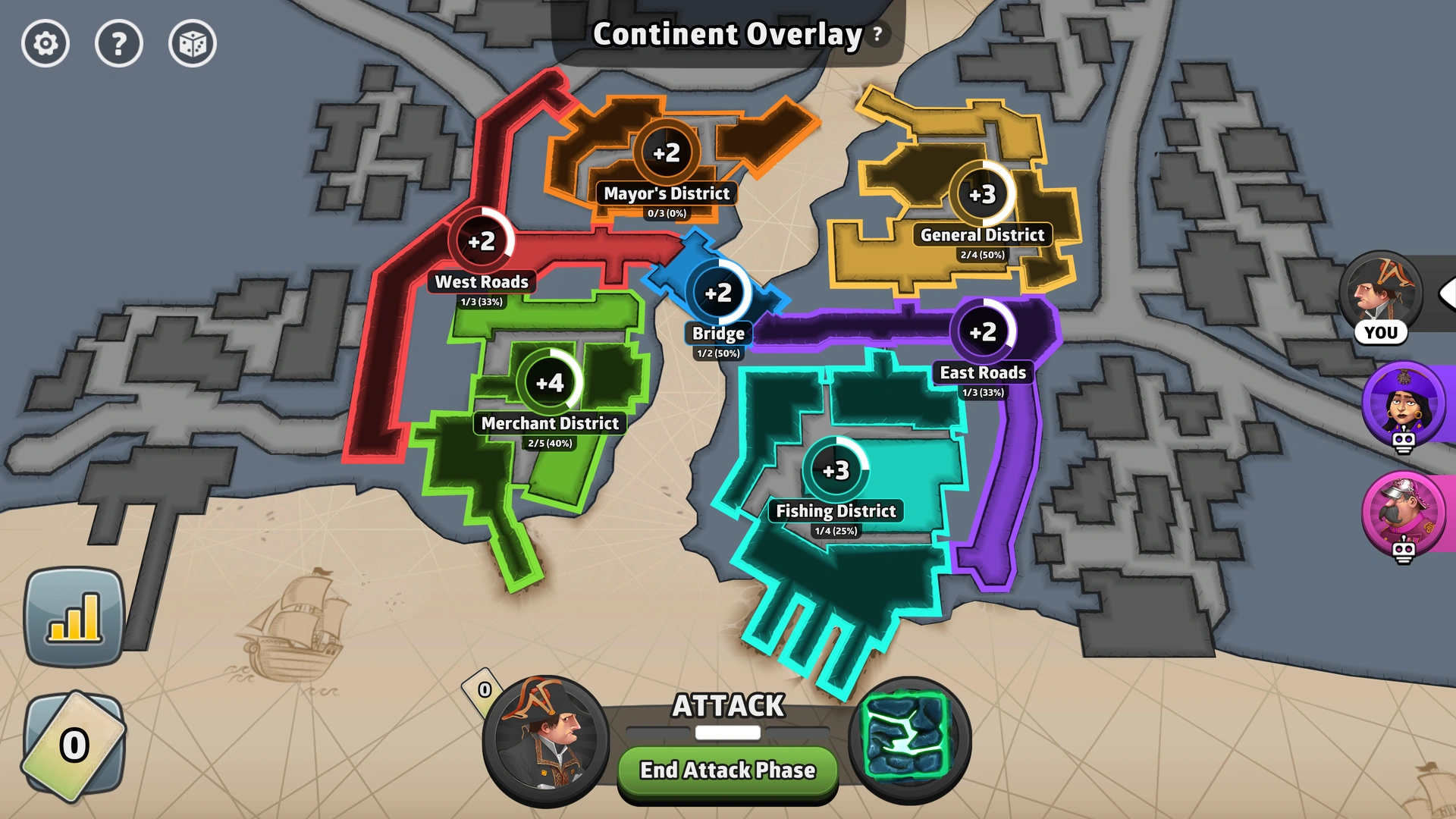Open the game settings gear
The height and width of the screenshot is (819, 1456).
(45, 44)
